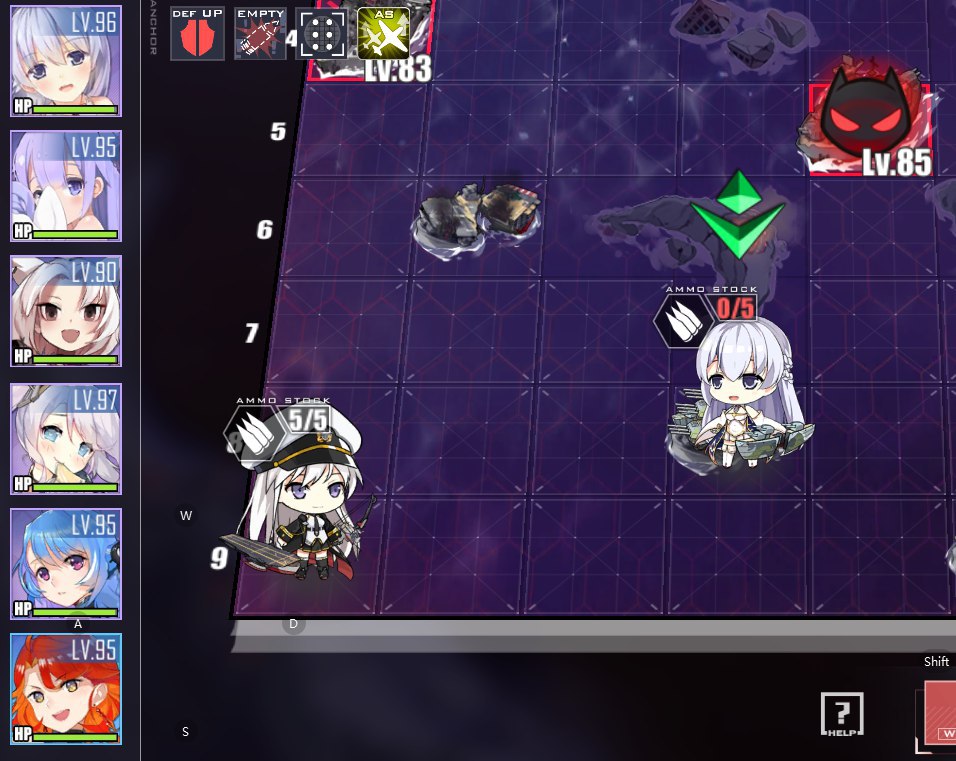This screenshot has height=761, width=956.
Task: Open the formation dots icon
Action: [x=321, y=35]
